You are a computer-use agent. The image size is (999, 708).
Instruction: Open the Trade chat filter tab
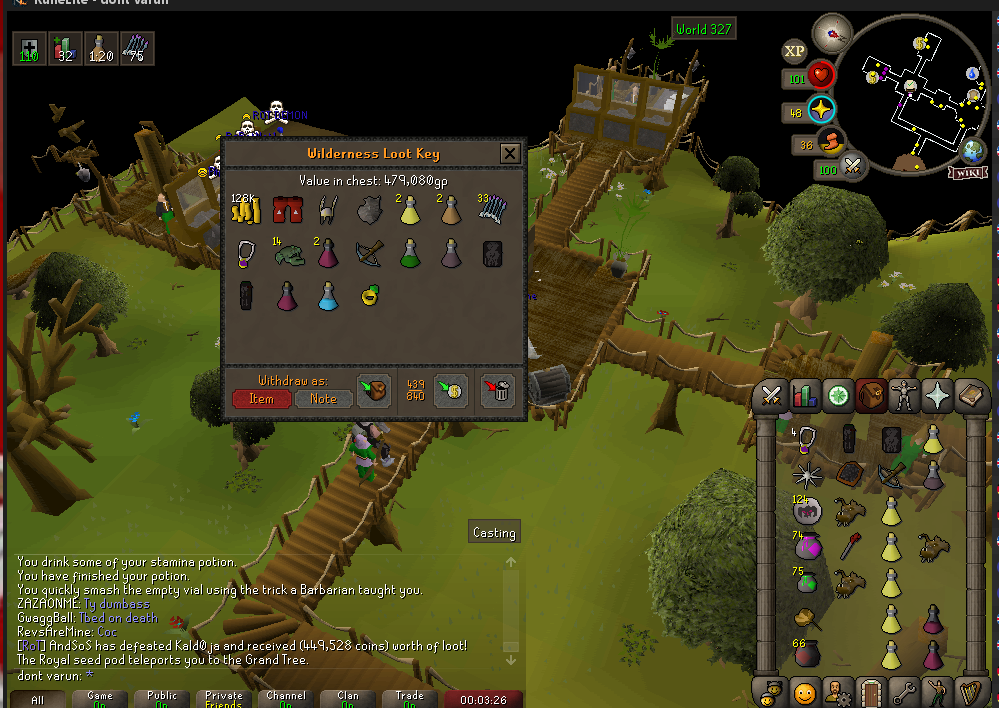coord(409,698)
